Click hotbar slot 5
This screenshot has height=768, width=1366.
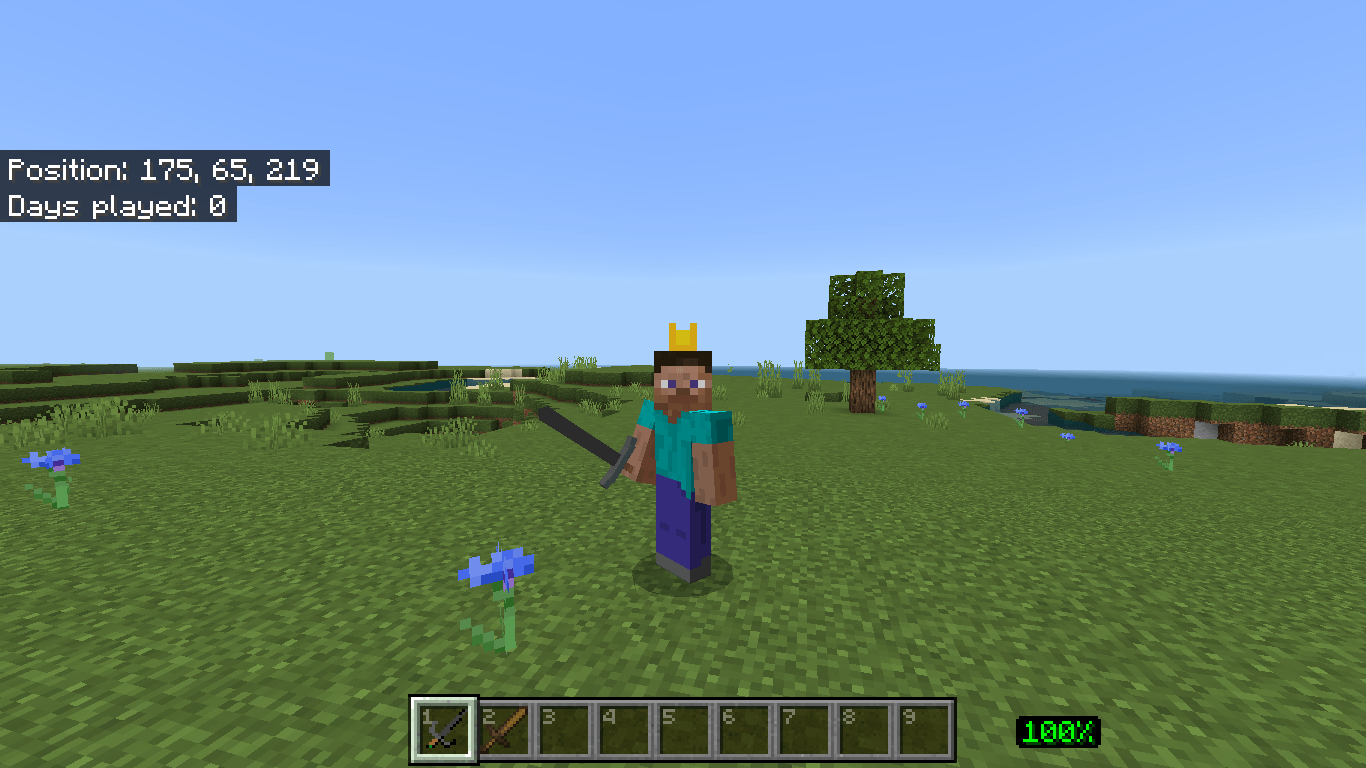click(683, 730)
